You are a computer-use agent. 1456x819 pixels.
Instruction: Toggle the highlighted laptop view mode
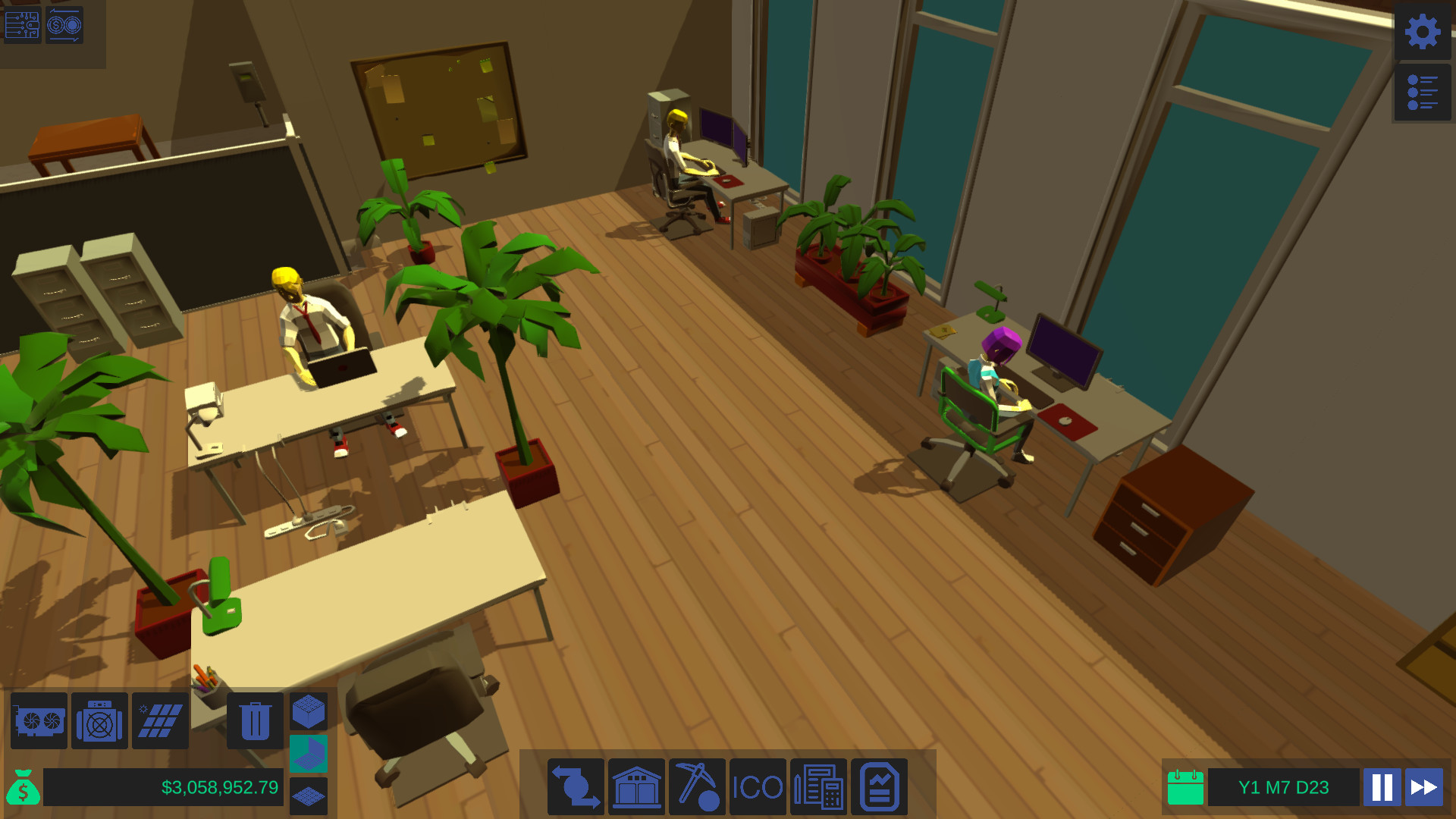(x=309, y=752)
